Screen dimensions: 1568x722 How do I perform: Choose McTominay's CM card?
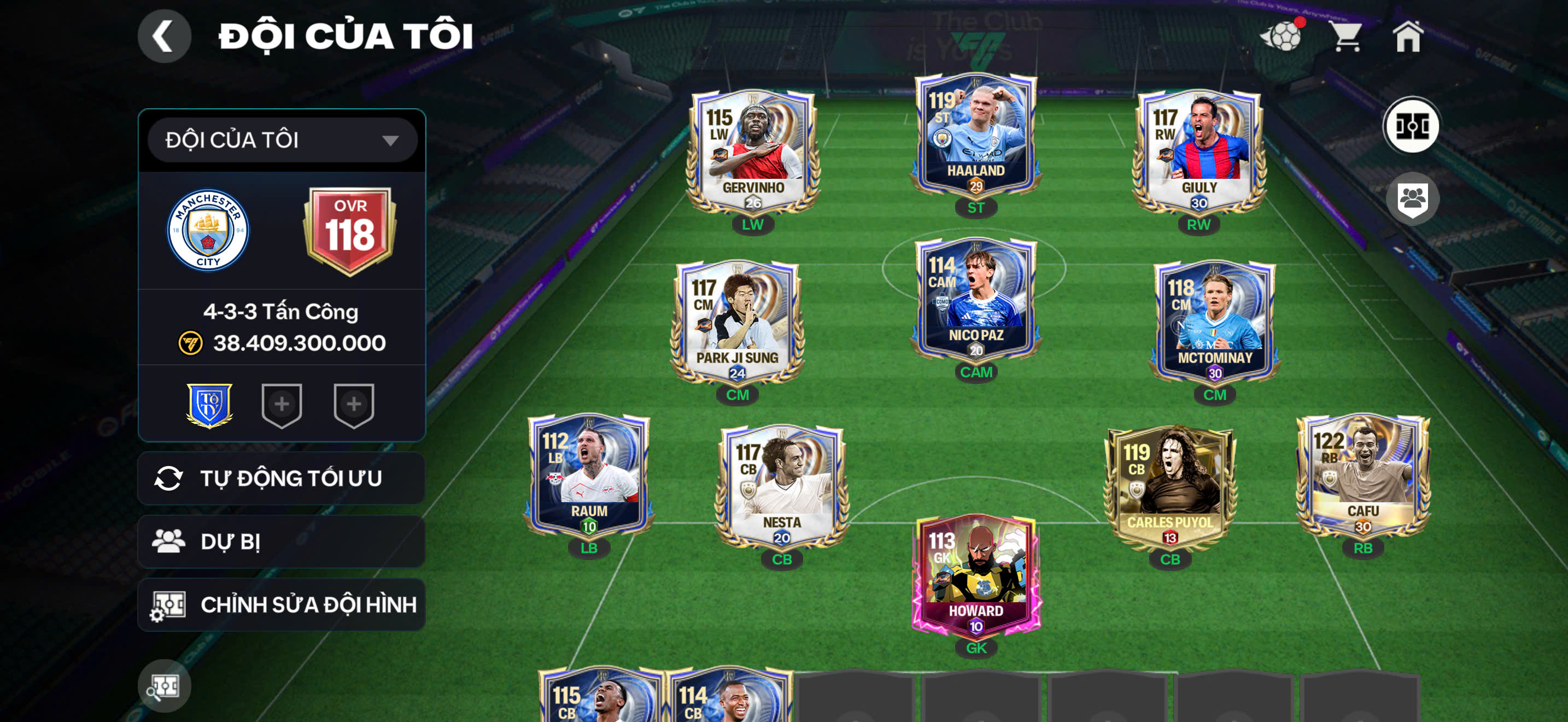point(1214,322)
